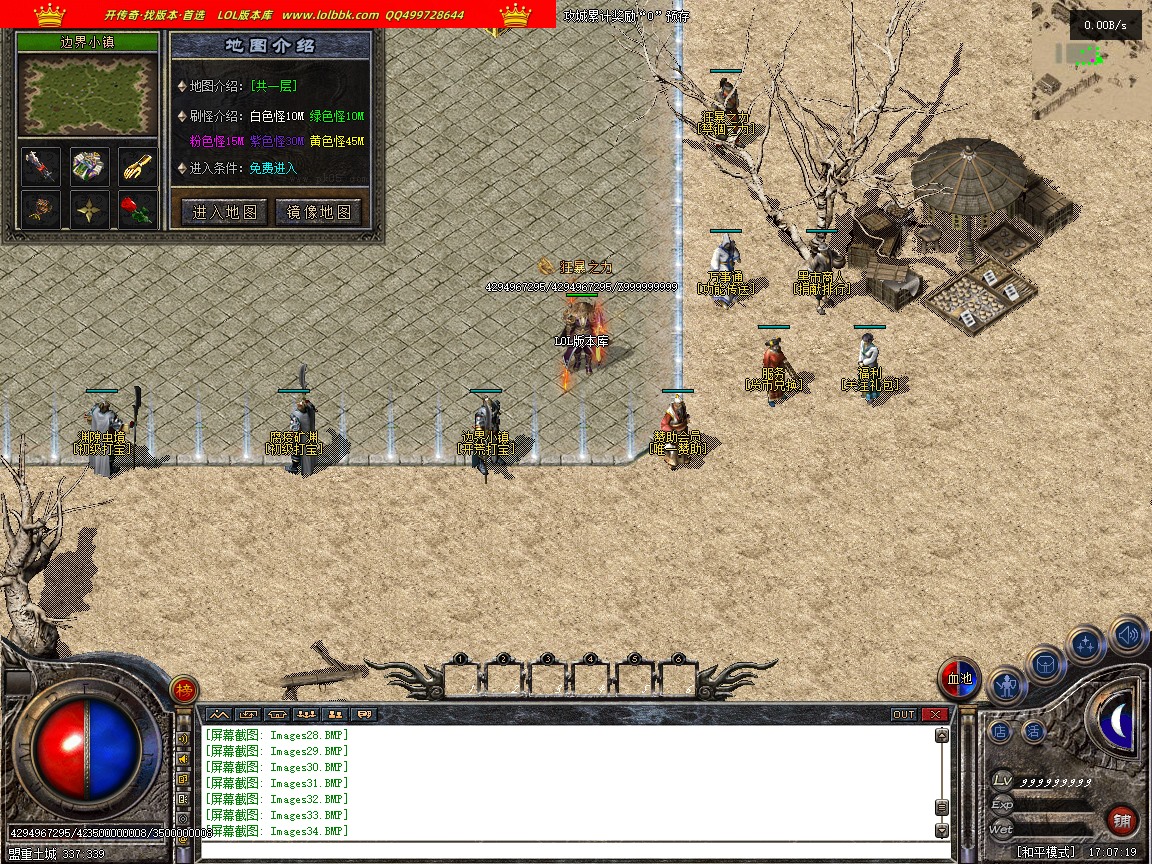Open the character equipment round button
This screenshot has height=864, width=1152.
[1007, 685]
